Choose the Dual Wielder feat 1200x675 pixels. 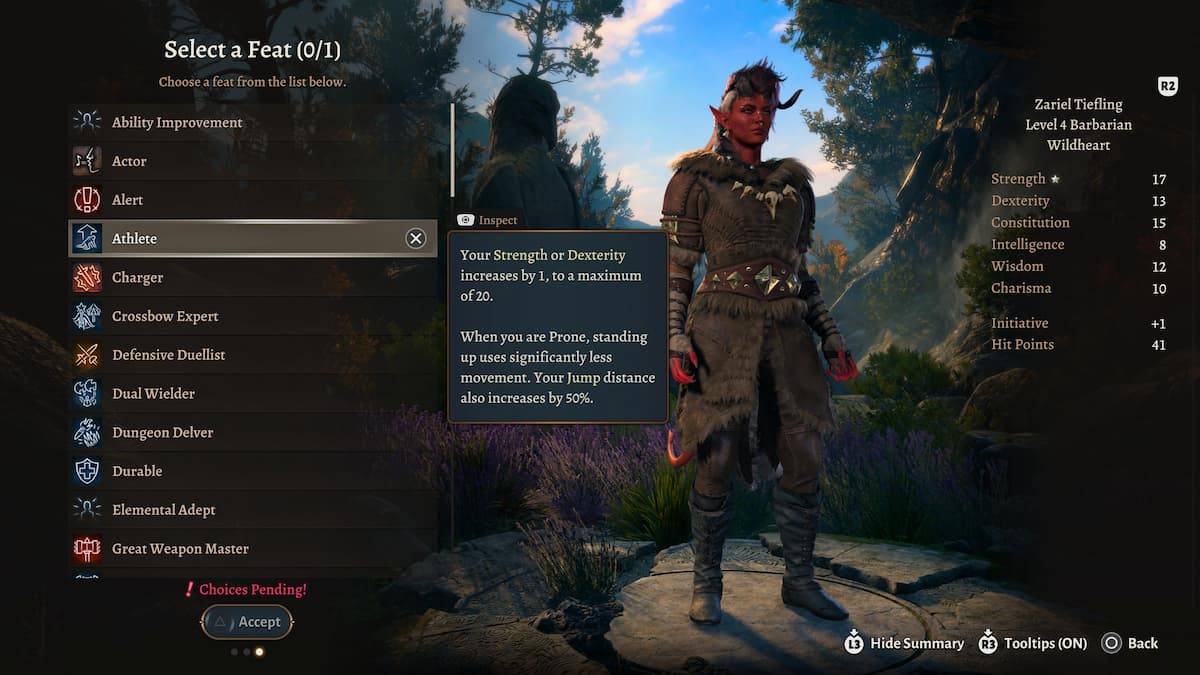pos(153,394)
